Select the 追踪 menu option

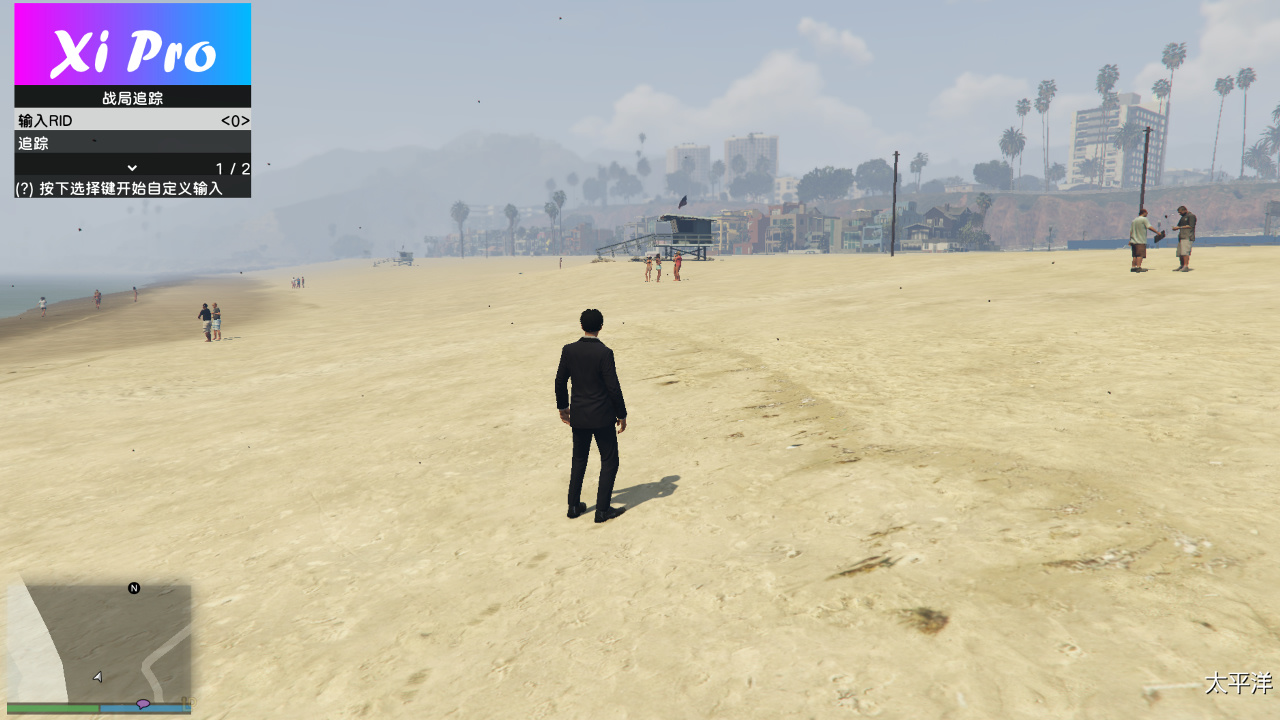pos(60,143)
